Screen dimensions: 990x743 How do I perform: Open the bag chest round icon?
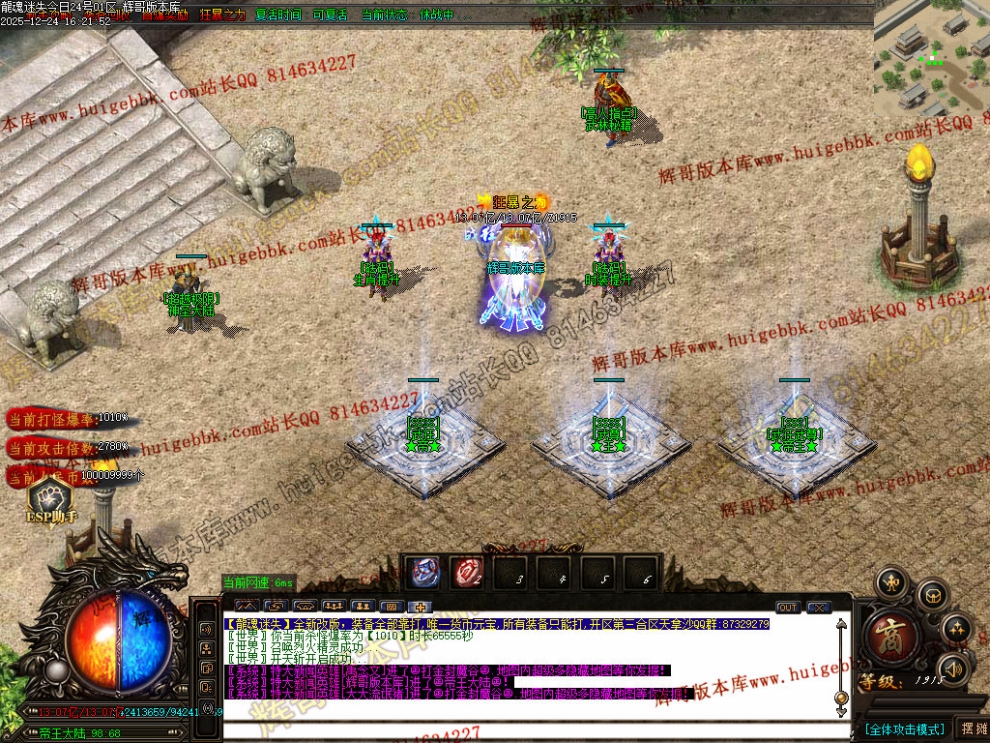coord(932,596)
